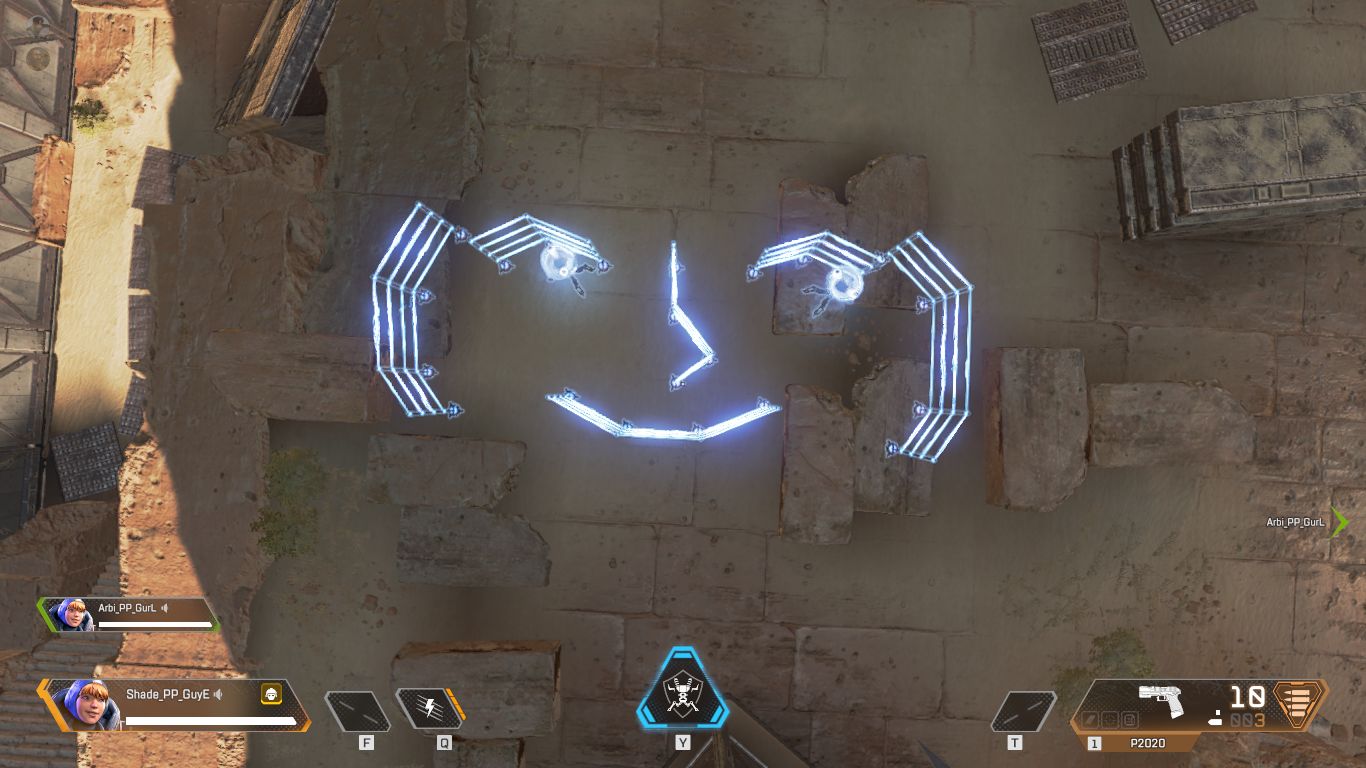The width and height of the screenshot is (1366, 768).
Task: Click the ammo count showing 10
Action: tap(1247, 695)
